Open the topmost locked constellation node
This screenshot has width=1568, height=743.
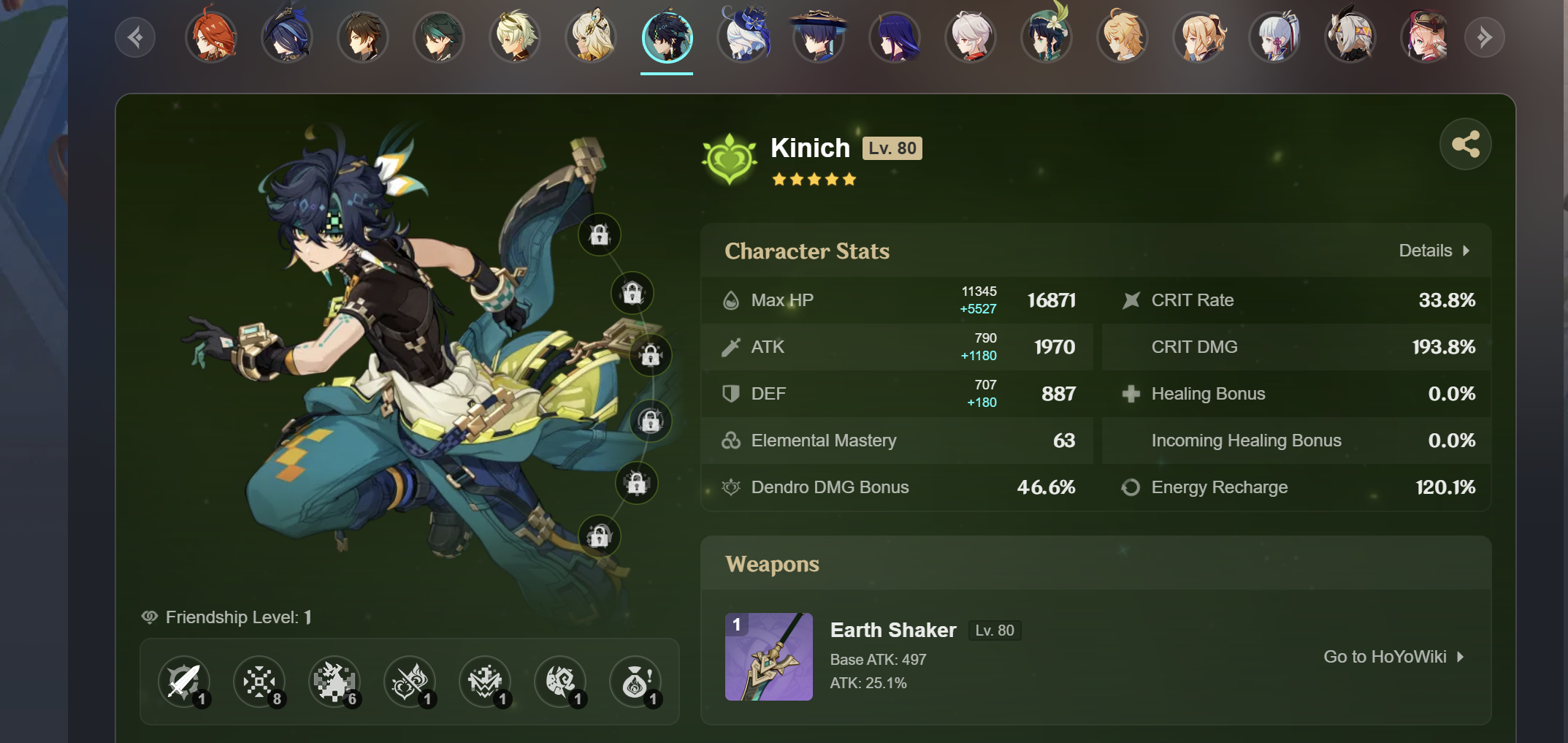click(599, 235)
